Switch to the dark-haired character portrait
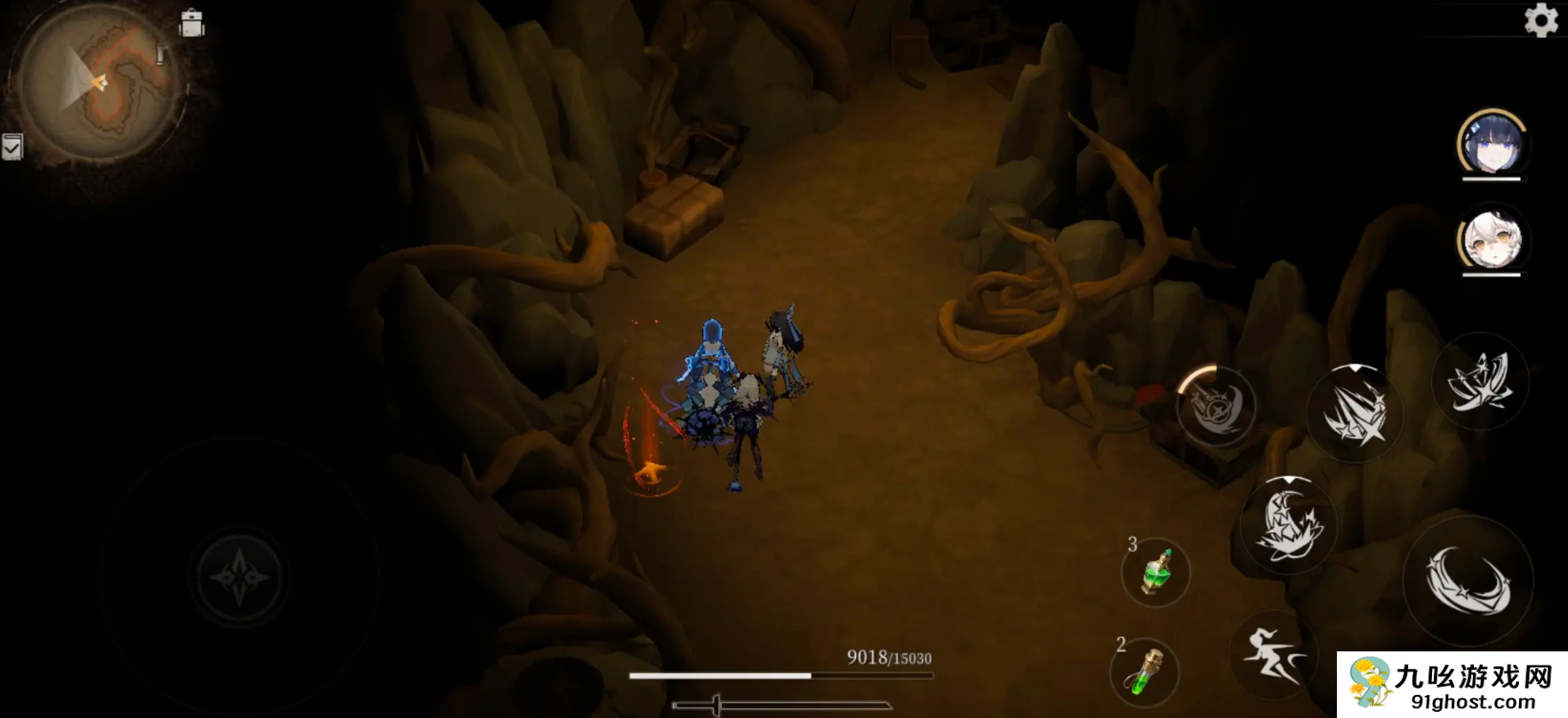 [1491, 144]
